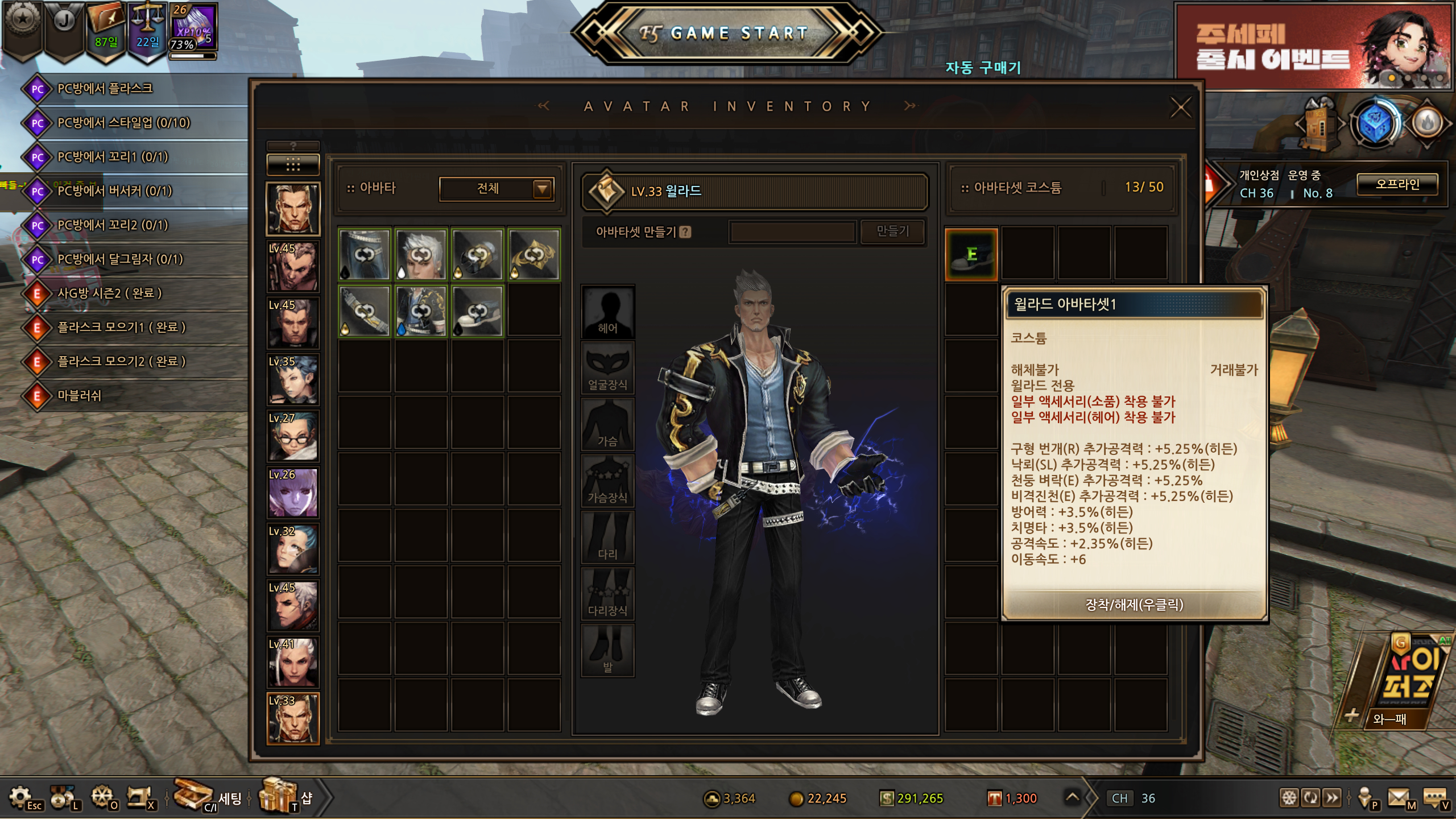Toggle the 오프라인 personal shop button
This screenshot has height=819, width=1456.
(x=1397, y=184)
